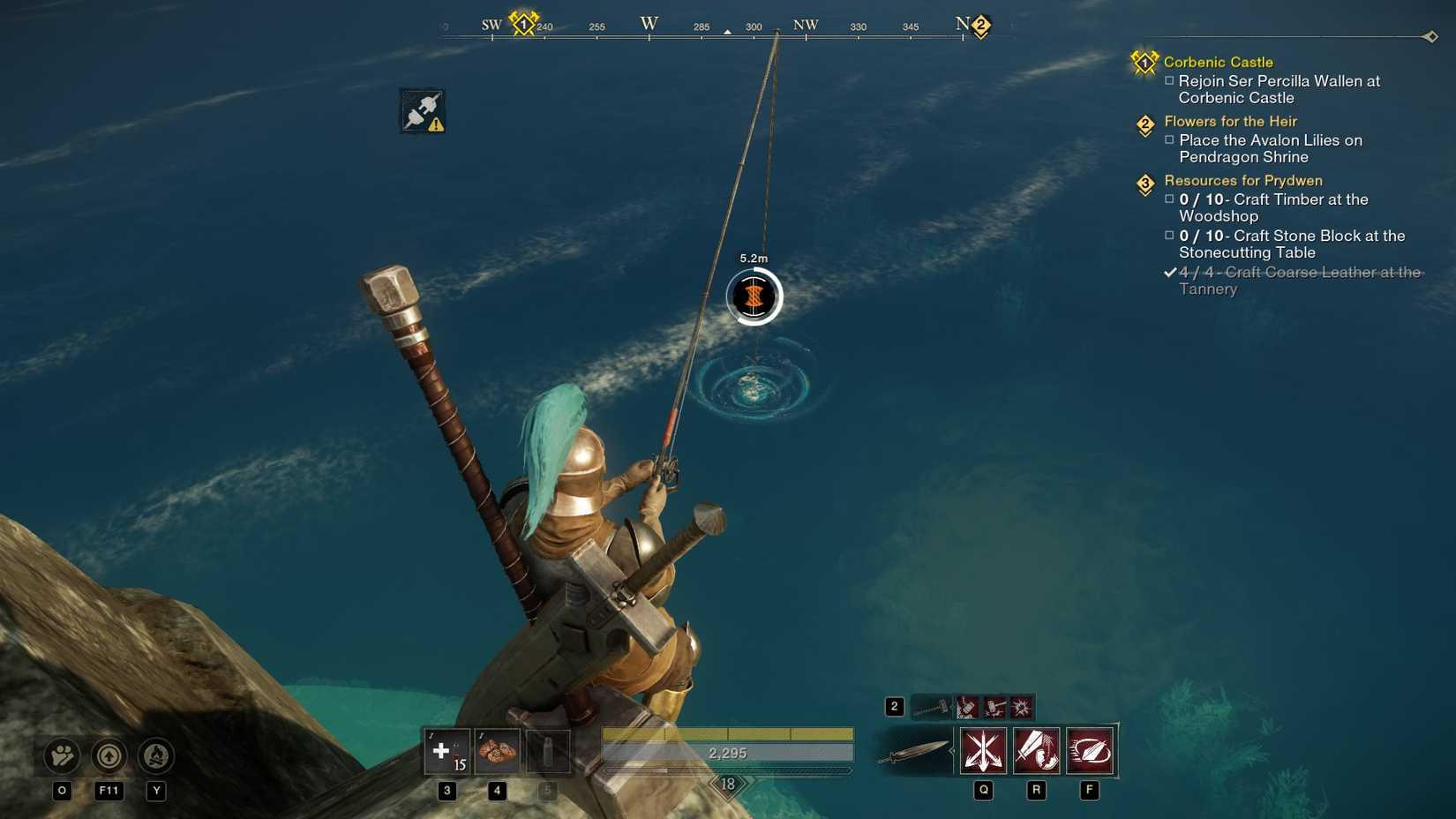The image size is (1456, 819).
Task: Expand the Resources for Prydwen quest badge
Action: click(1145, 182)
